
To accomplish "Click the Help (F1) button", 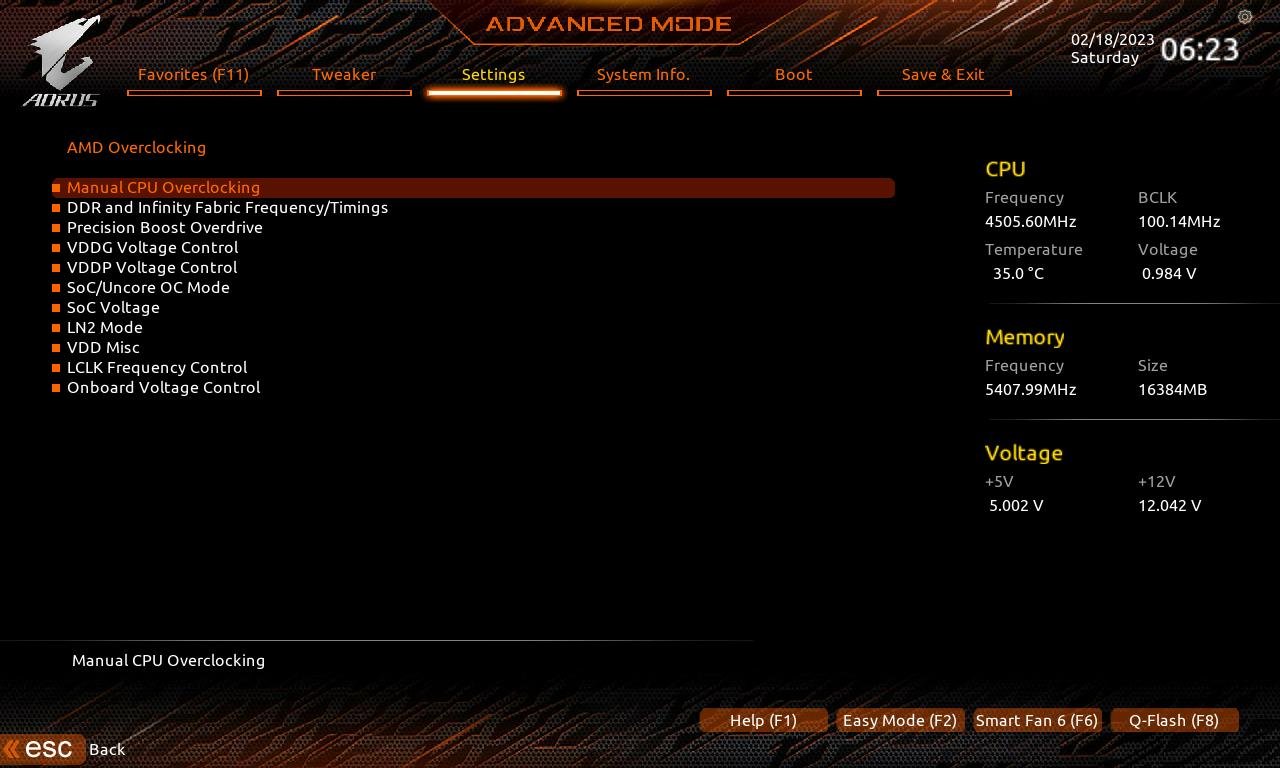I will [763, 720].
